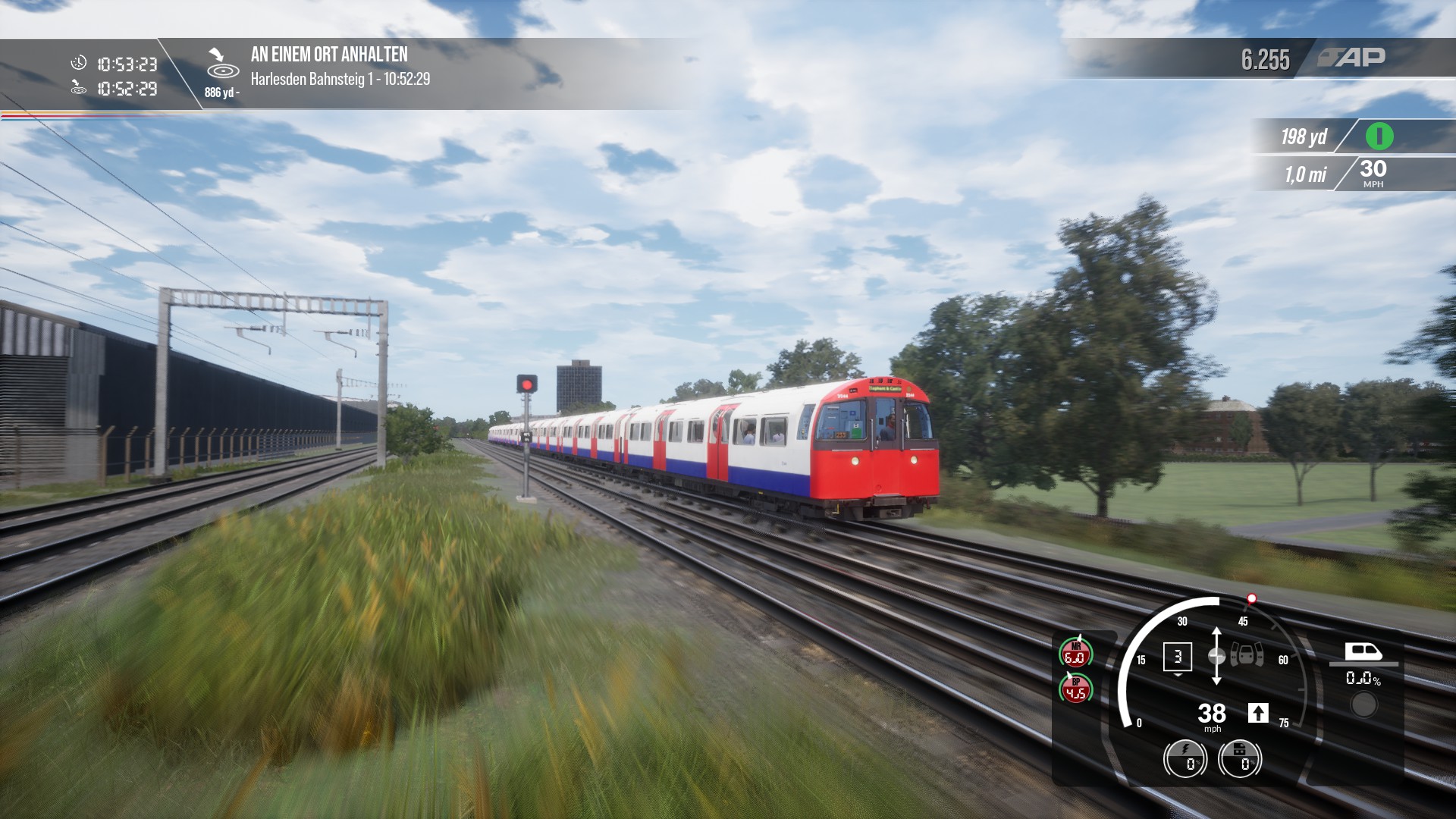
Task: Click the AP score logo
Action: coord(1352,58)
